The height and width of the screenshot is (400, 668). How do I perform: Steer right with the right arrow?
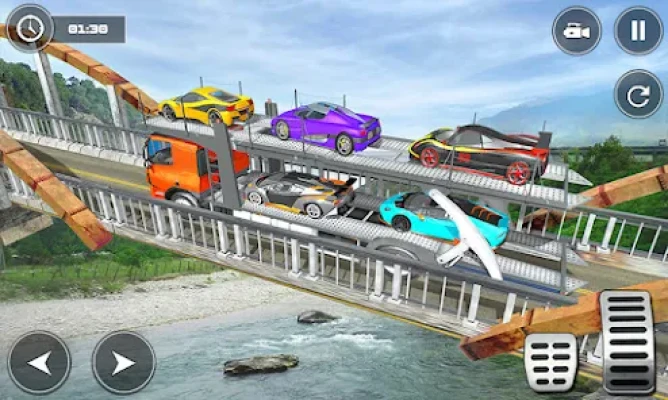point(124,362)
